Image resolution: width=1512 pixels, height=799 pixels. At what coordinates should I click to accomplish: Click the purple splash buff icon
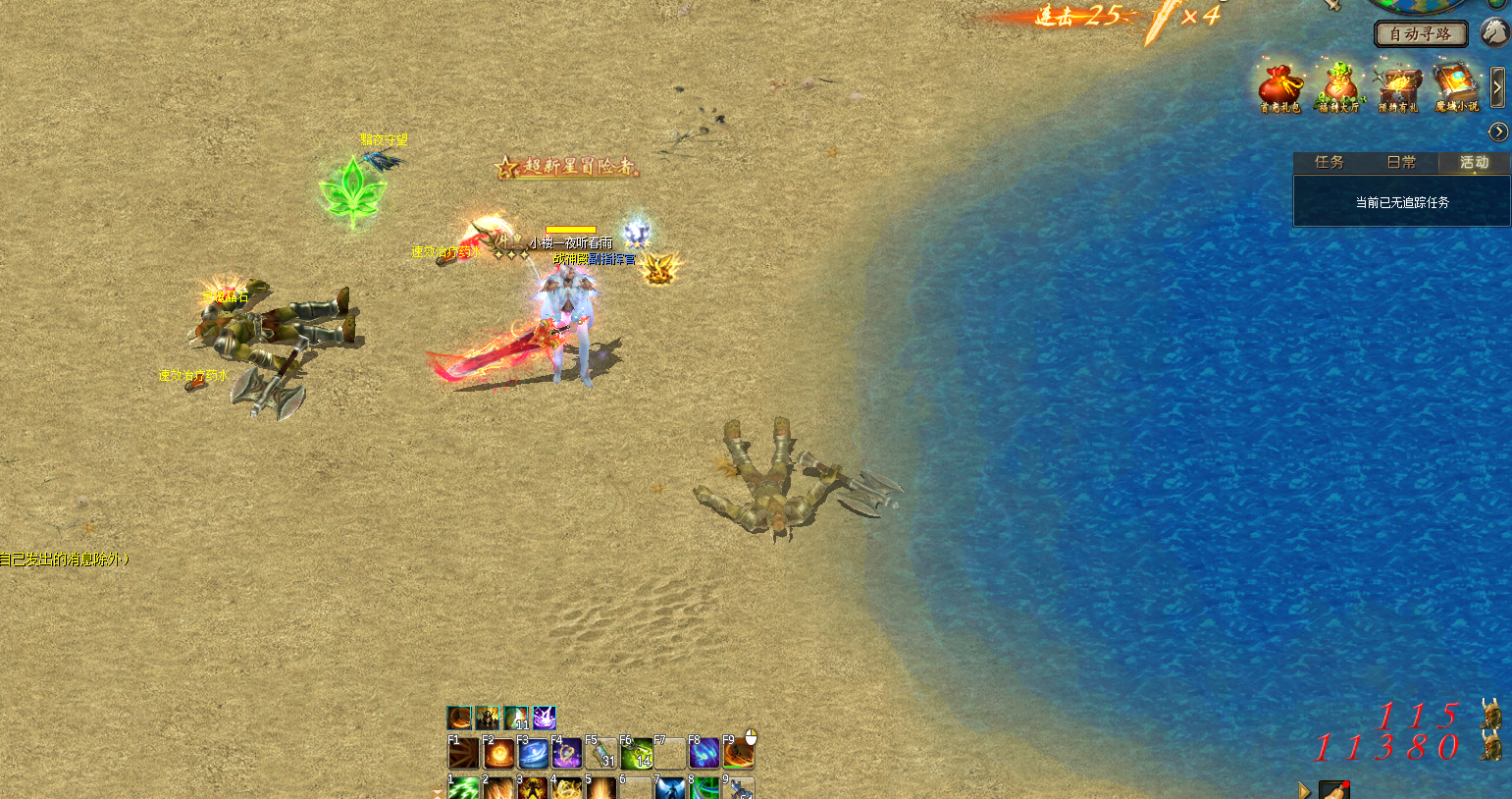[x=545, y=719]
